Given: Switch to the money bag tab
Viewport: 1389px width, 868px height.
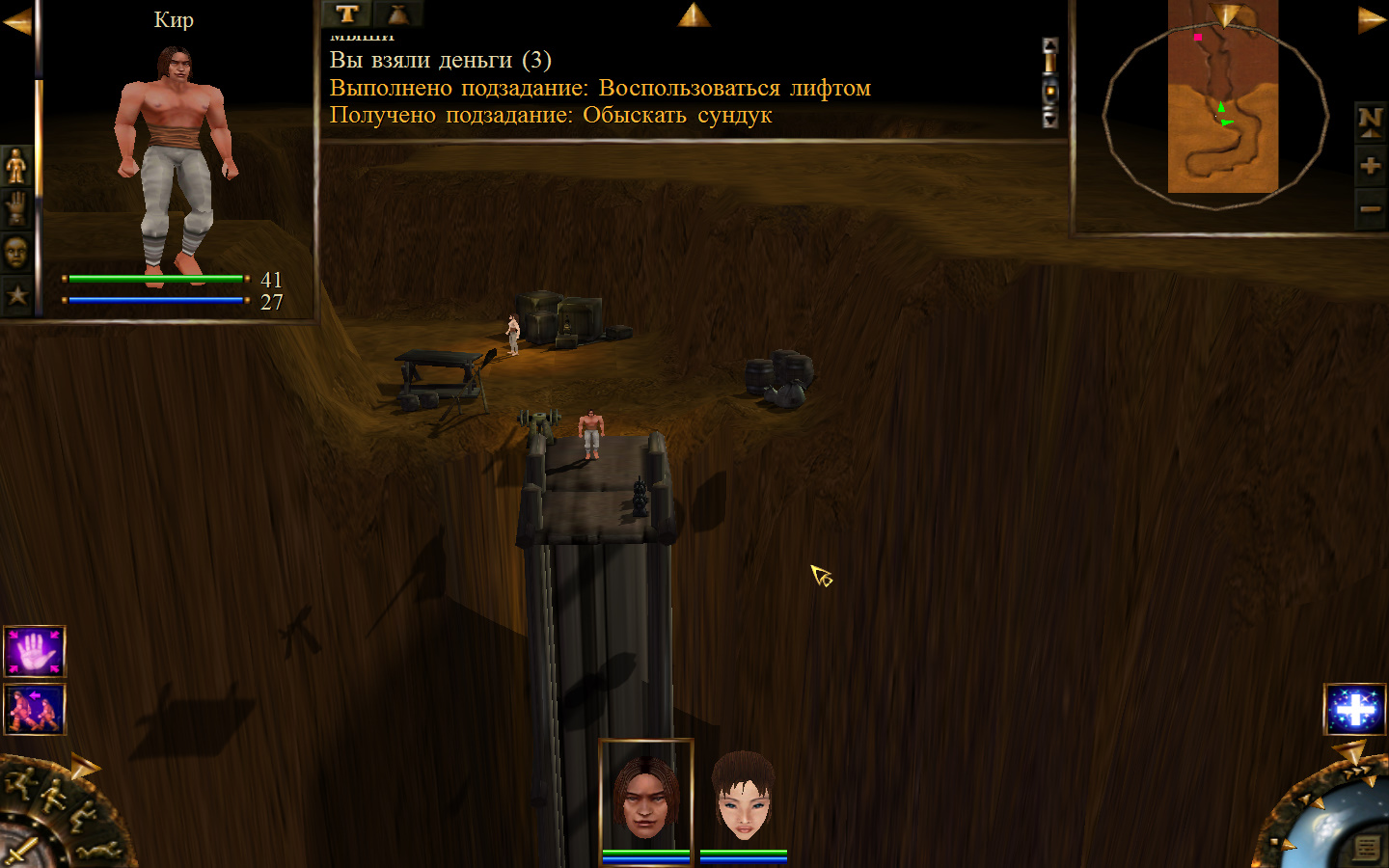Looking at the screenshot, I should click(x=397, y=14).
